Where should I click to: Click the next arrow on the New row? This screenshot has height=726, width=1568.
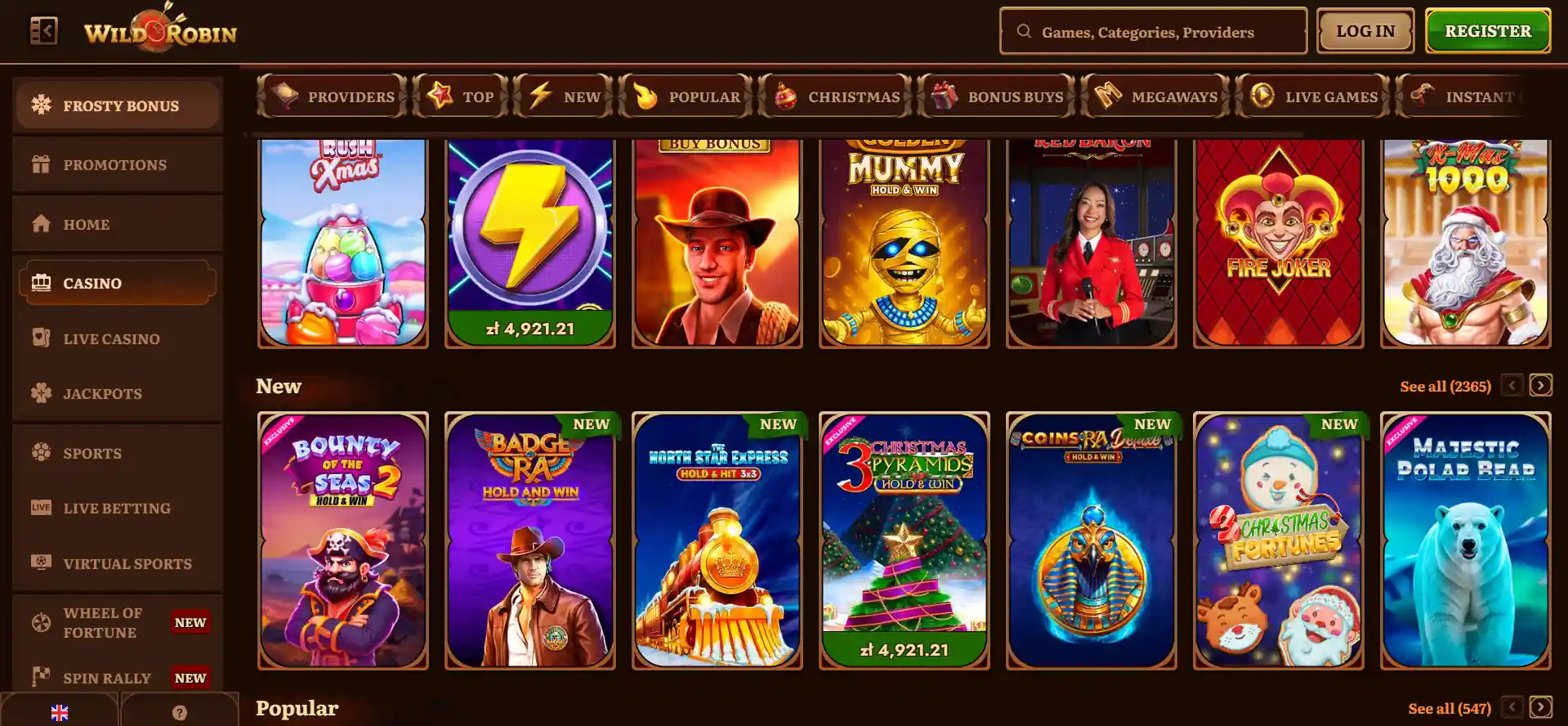point(1542,385)
